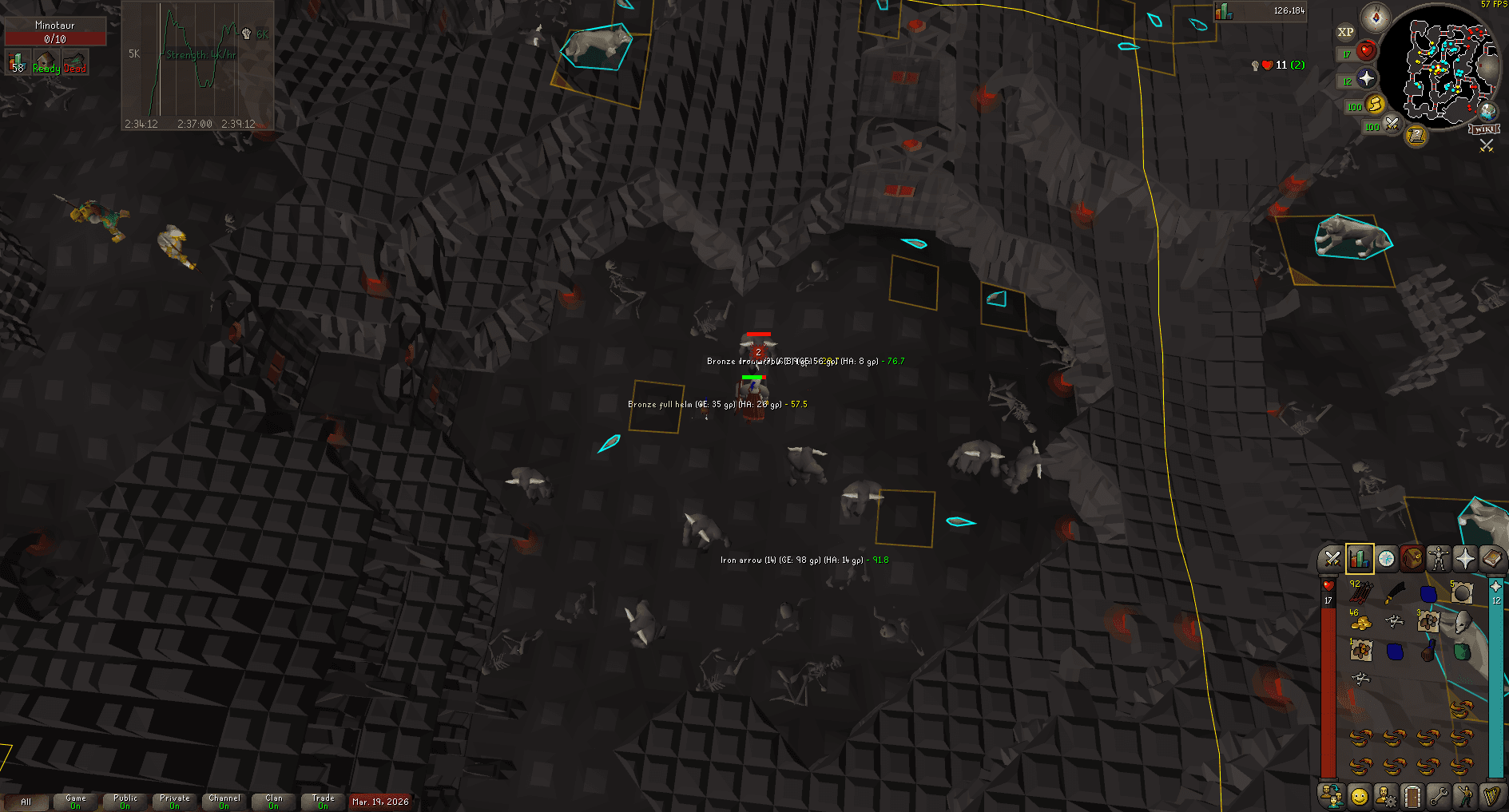Click the Wiki lookup banner
Screen dimensions: 1509x812
pos(1484,129)
